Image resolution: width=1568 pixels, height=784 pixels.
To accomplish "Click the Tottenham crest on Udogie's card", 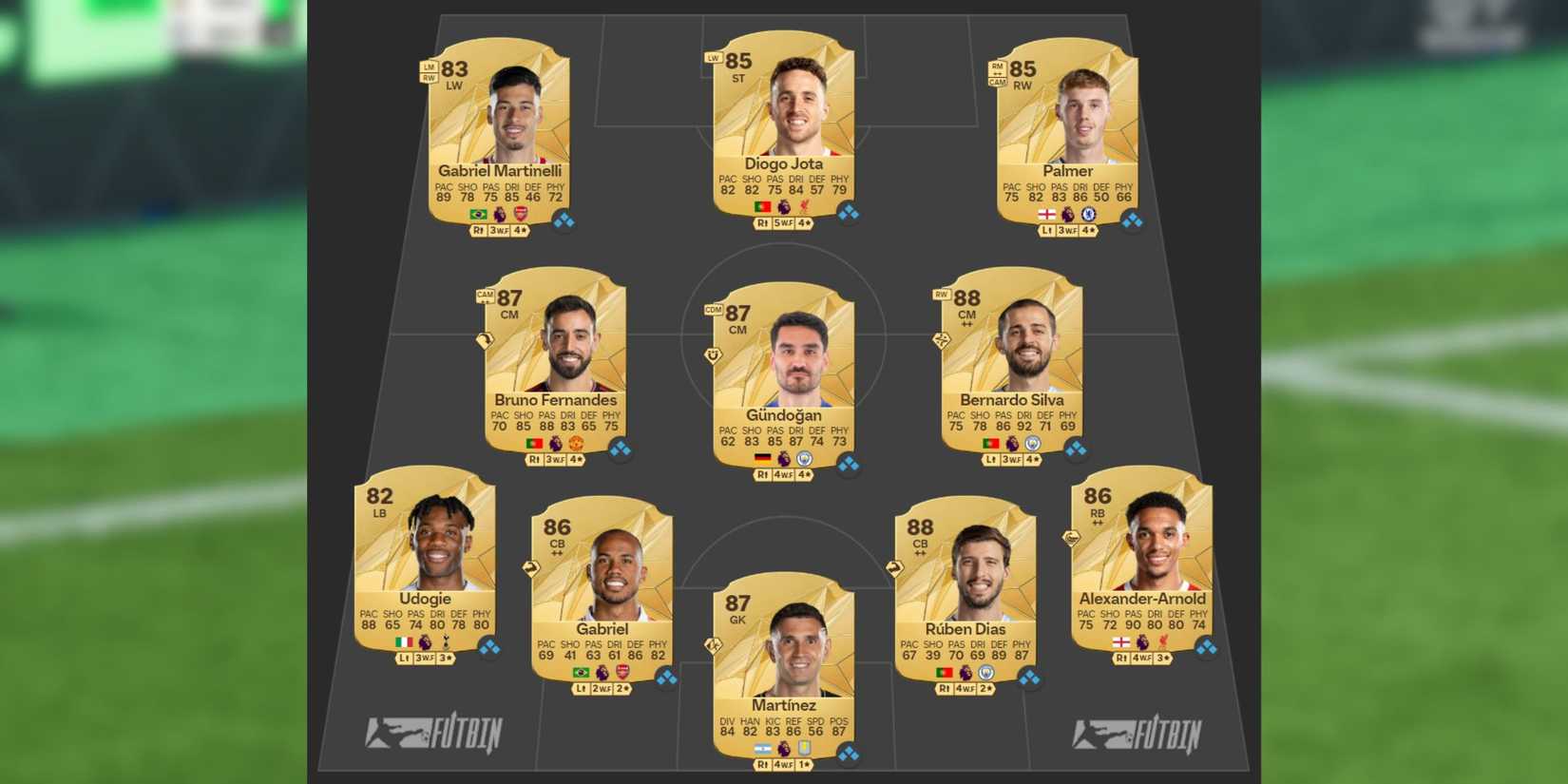I will pos(446,641).
